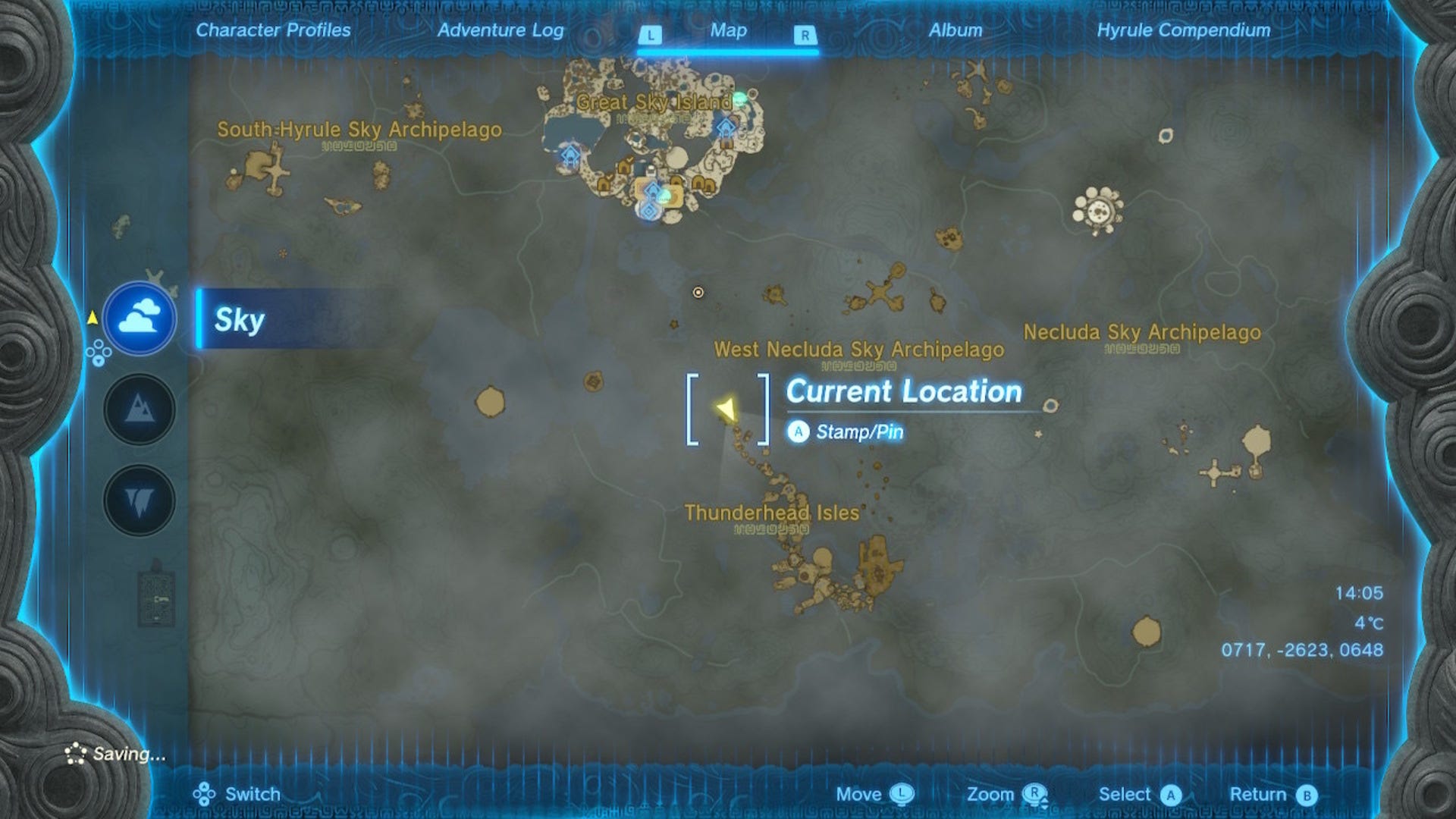Click the L shoulder button icon beside Map

pyautogui.click(x=651, y=32)
